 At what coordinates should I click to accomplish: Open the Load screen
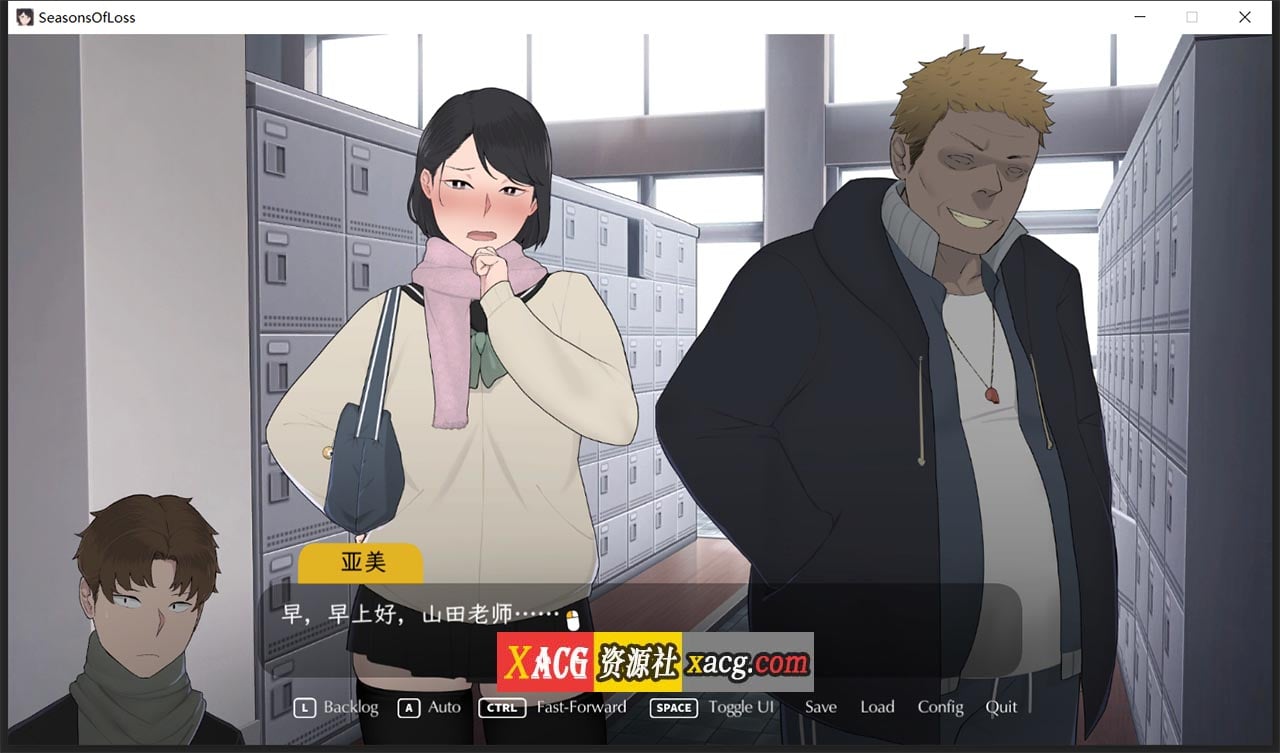coord(877,707)
